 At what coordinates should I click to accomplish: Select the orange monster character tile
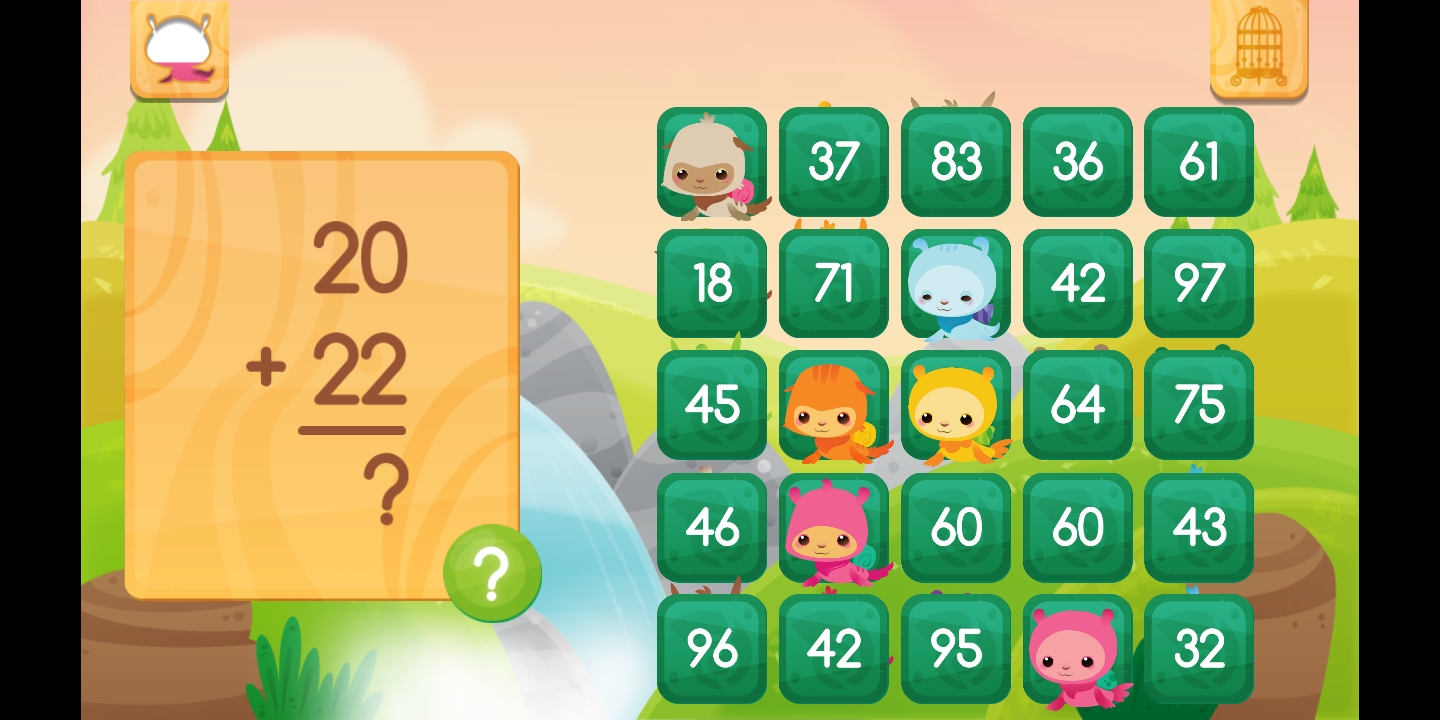point(833,405)
